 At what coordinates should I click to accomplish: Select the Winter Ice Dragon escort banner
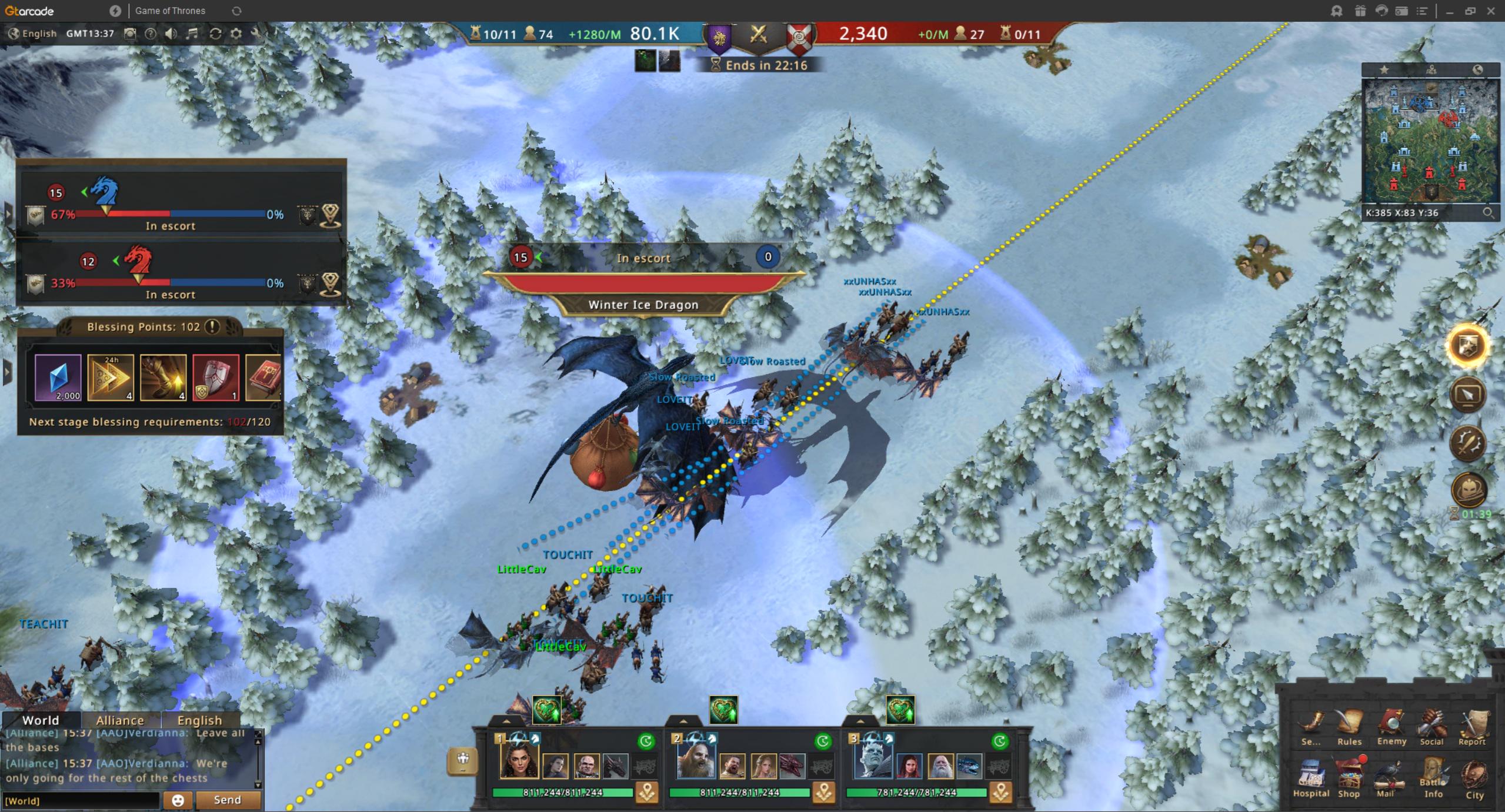[643, 305]
